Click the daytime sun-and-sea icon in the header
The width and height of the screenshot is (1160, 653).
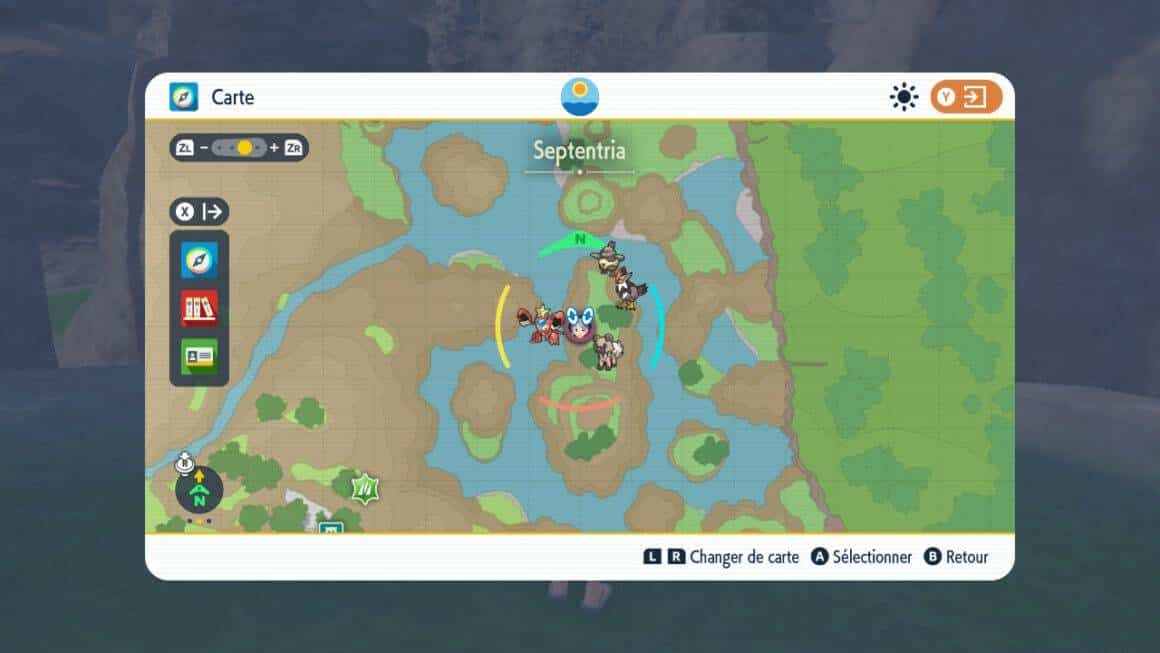coord(580,97)
